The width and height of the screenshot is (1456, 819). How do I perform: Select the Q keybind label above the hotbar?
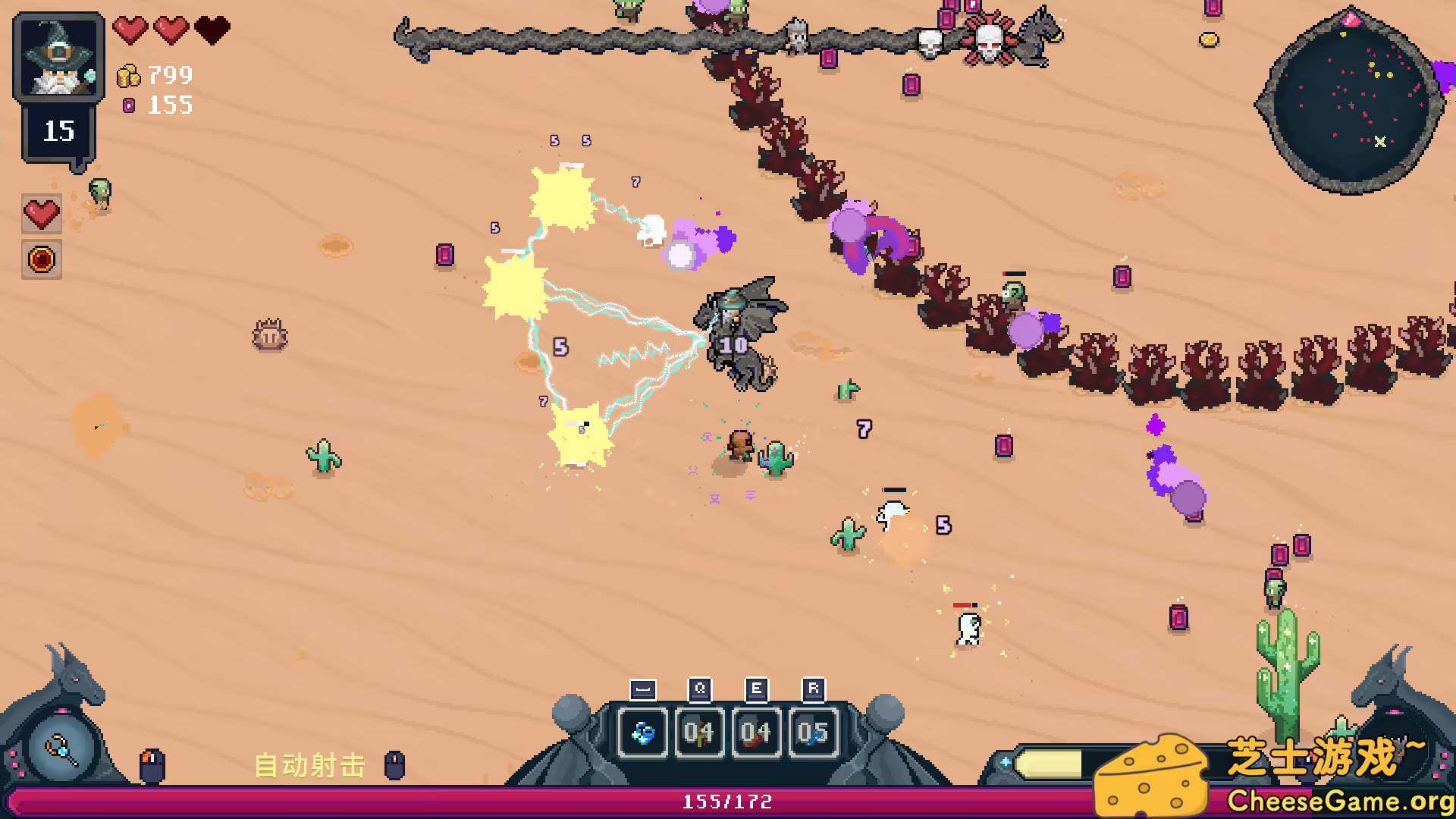pyautogui.click(x=699, y=689)
